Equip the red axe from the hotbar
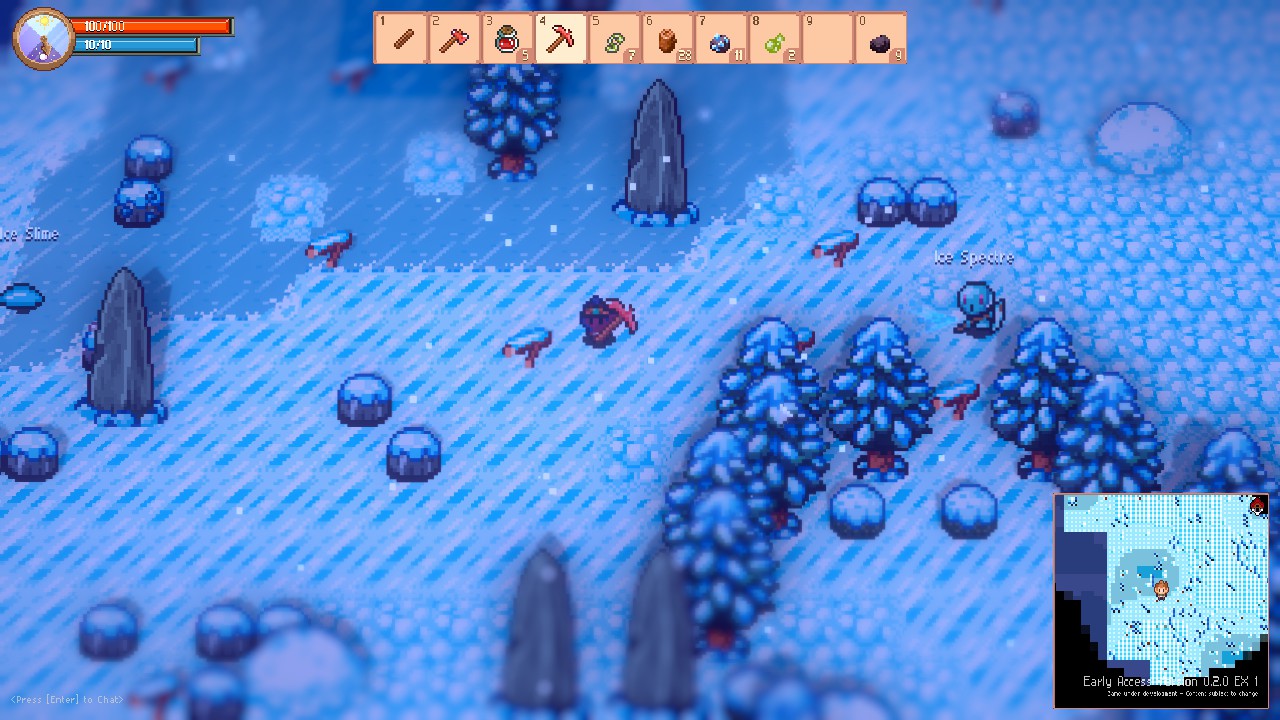This screenshot has width=1280, height=720. pyautogui.click(x=453, y=38)
